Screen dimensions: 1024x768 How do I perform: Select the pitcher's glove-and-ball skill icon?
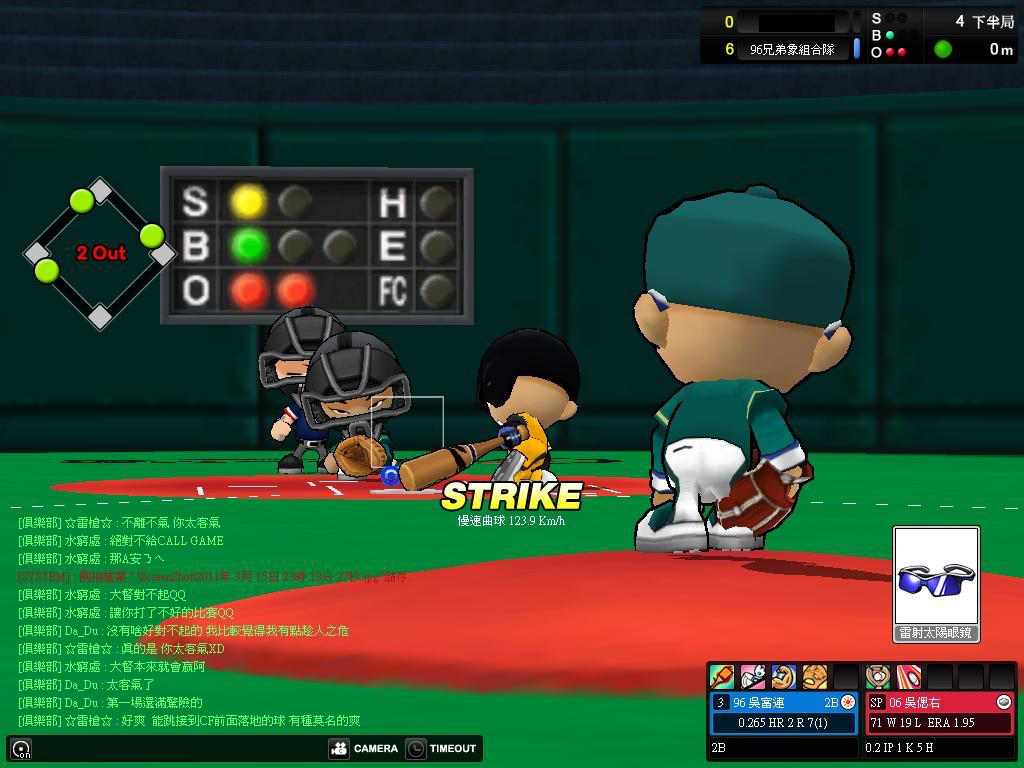878,677
